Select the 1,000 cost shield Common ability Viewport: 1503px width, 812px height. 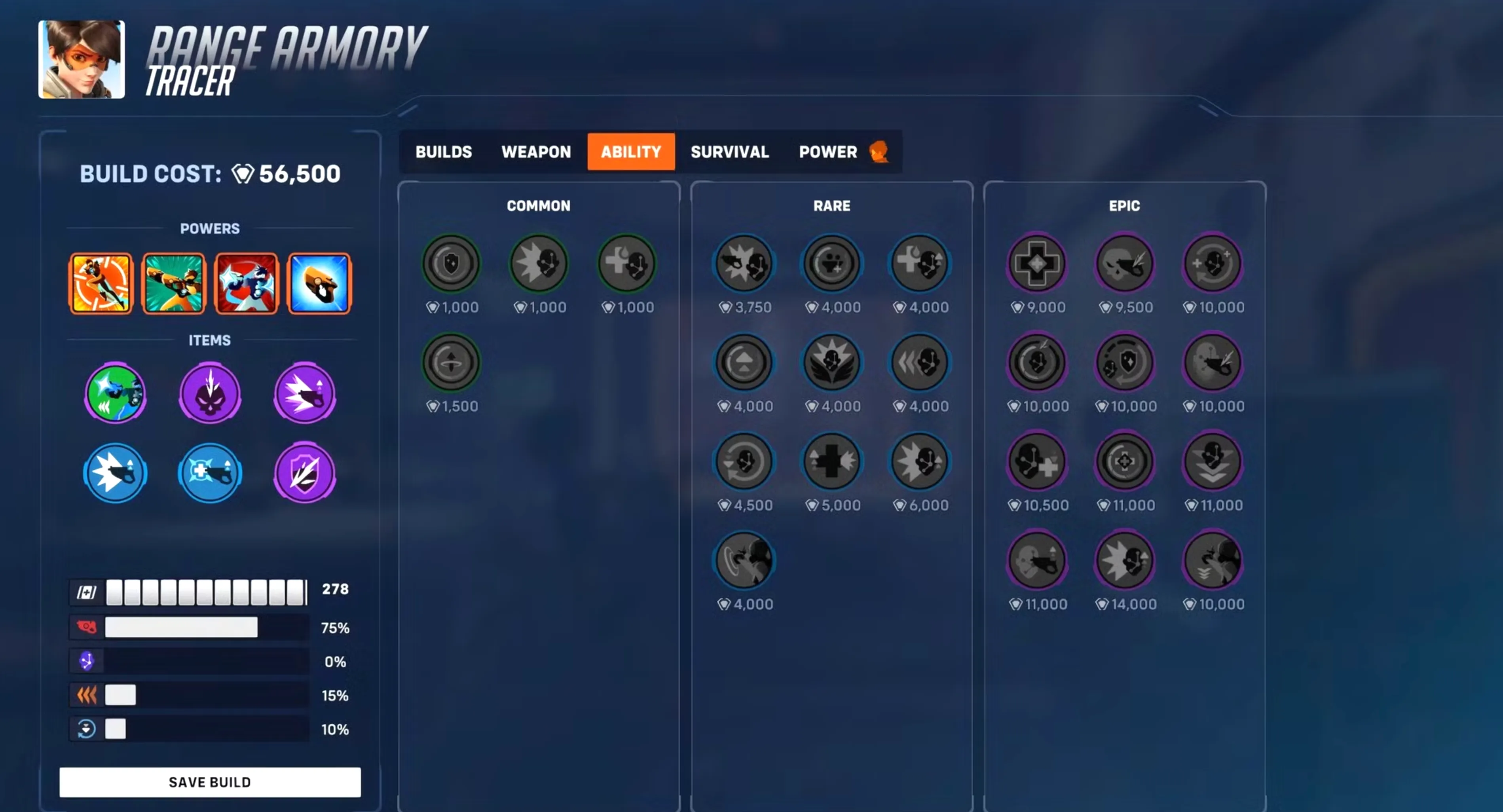tap(451, 264)
